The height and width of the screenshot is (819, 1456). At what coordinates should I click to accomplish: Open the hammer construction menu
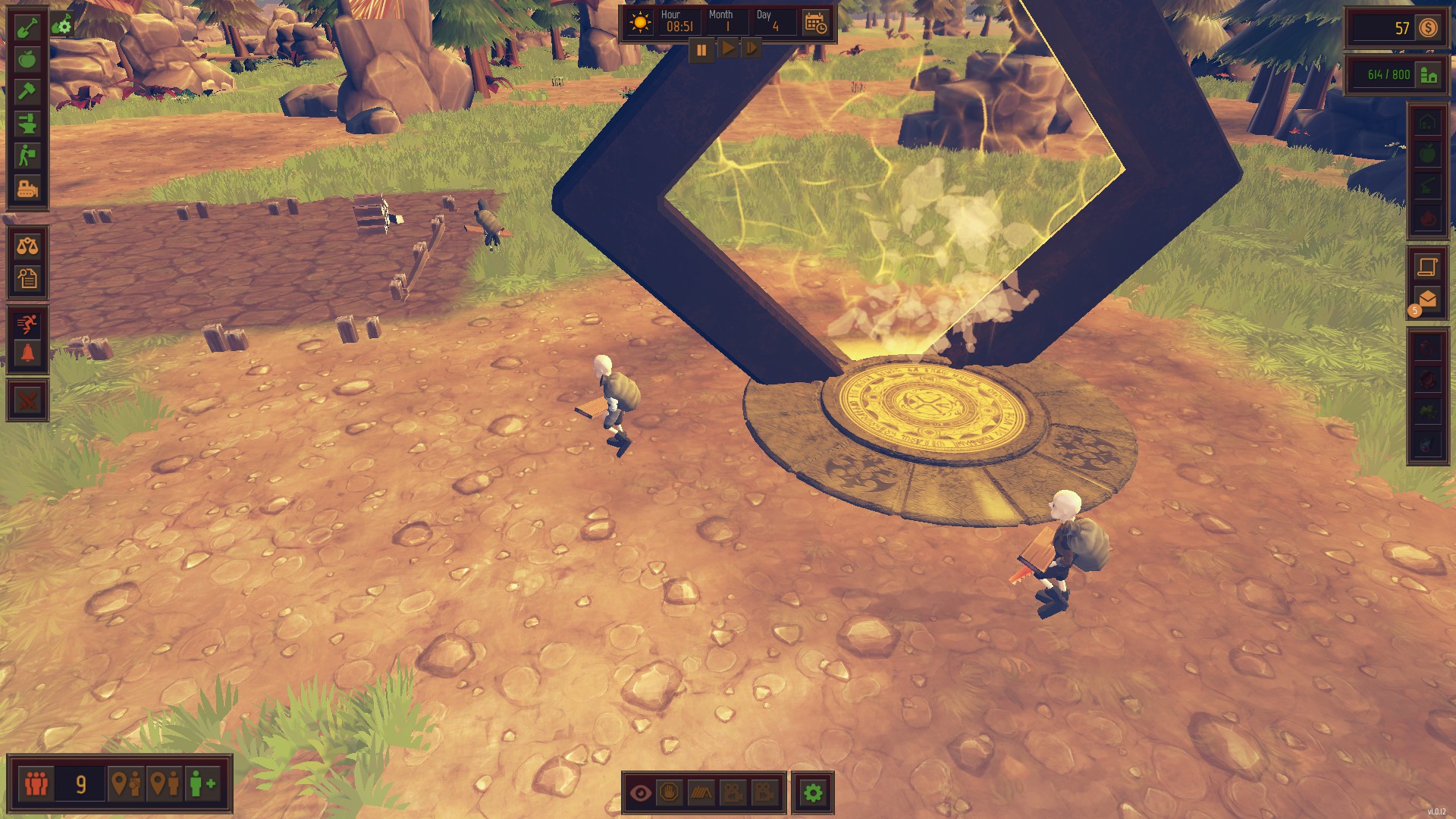pos(27,92)
